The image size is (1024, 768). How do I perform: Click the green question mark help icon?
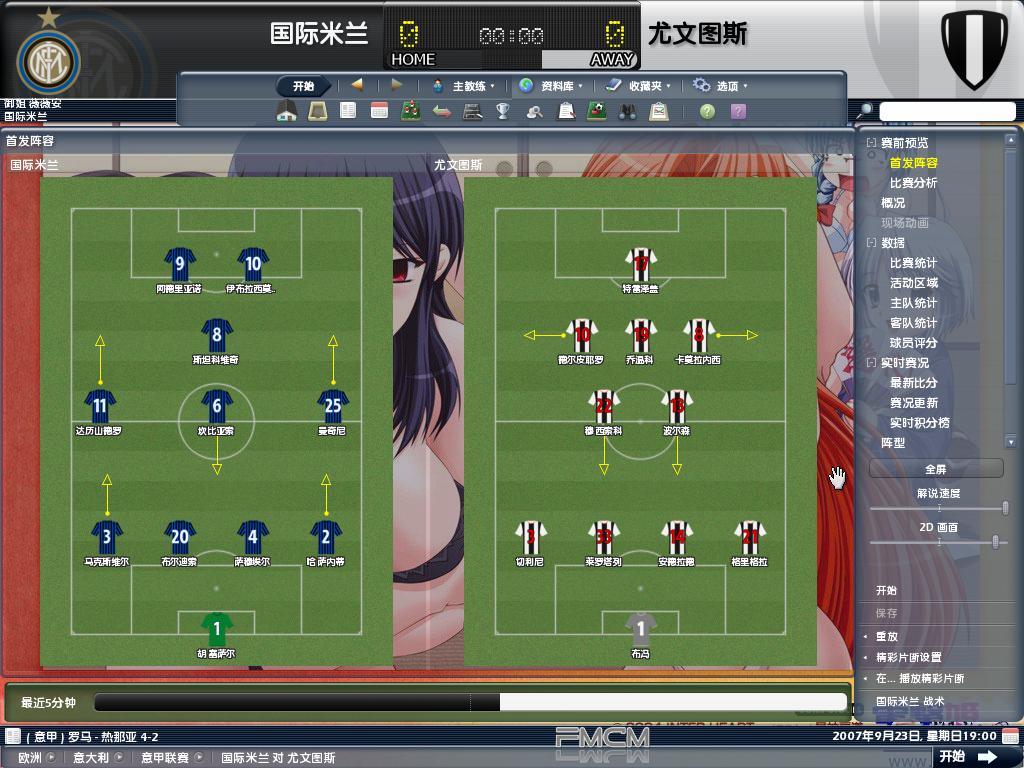707,112
